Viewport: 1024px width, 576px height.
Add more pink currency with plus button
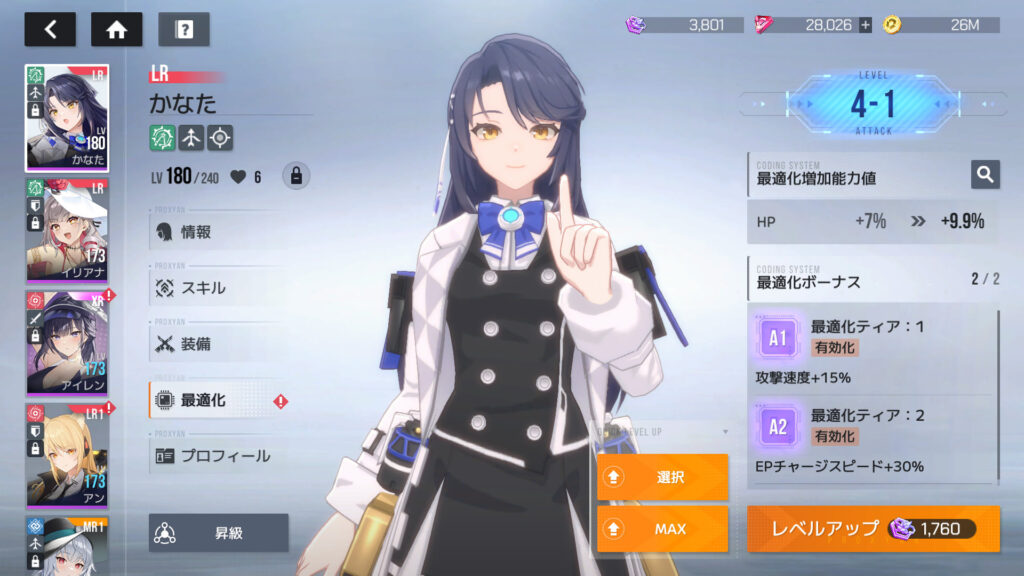click(x=865, y=25)
